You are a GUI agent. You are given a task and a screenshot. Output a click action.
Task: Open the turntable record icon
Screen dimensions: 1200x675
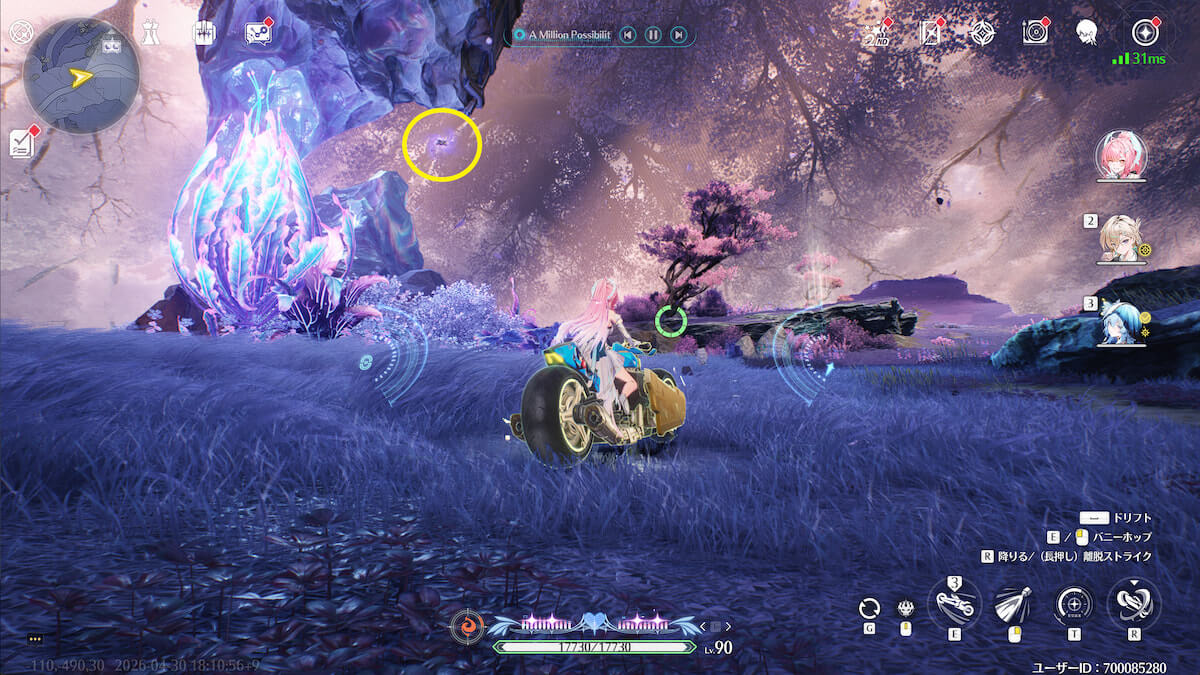coord(1035,33)
